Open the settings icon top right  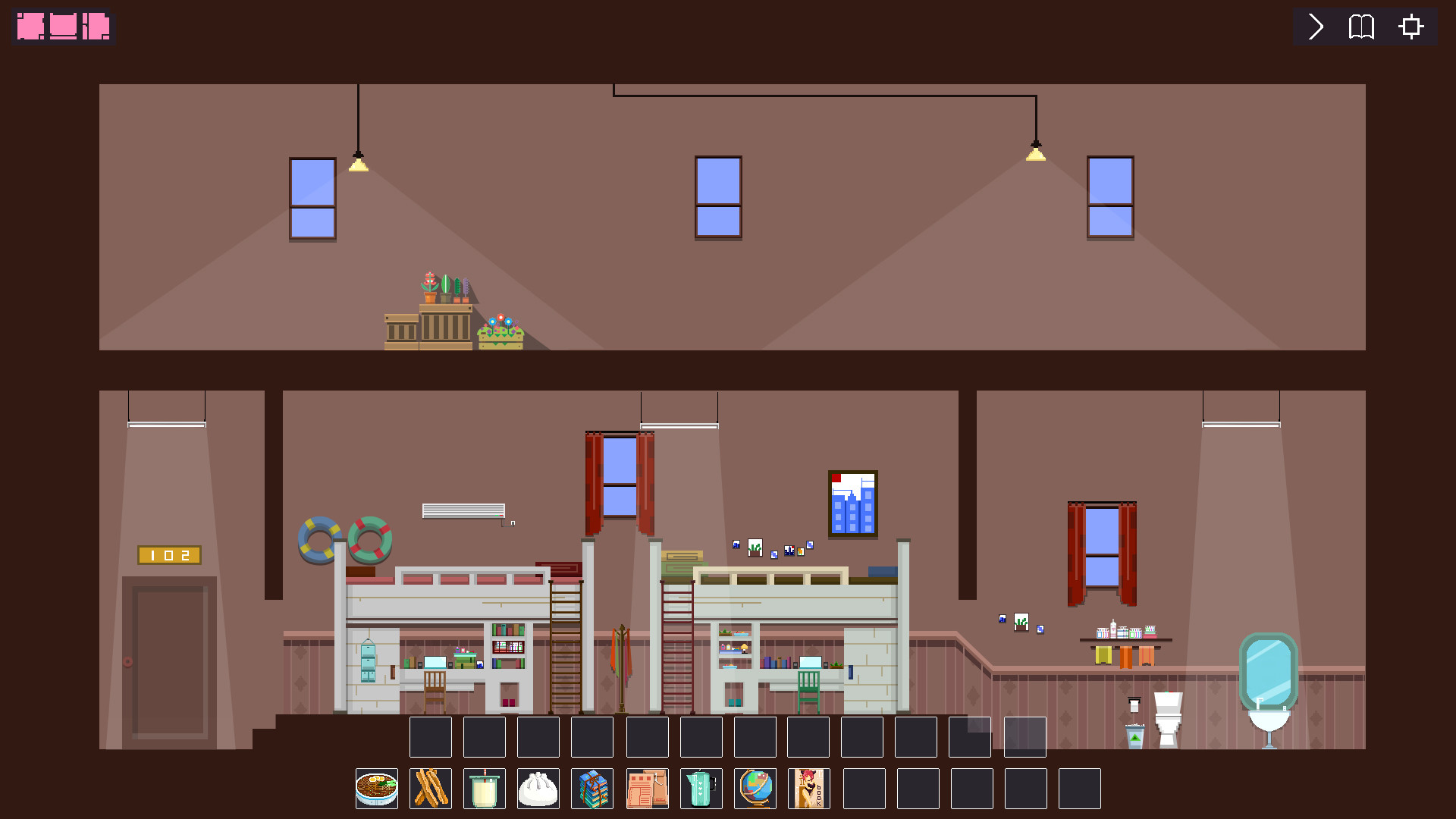[1410, 27]
